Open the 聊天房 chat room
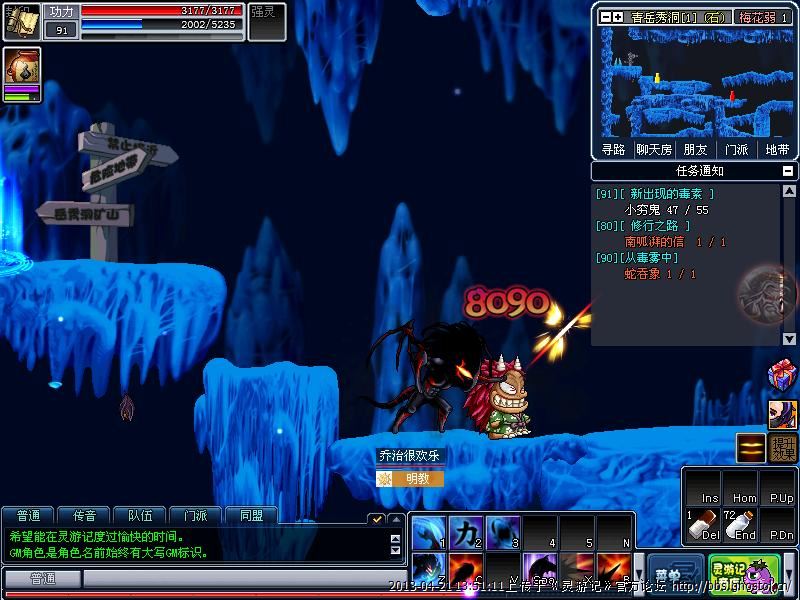The height and width of the screenshot is (600, 800). click(654, 150)
